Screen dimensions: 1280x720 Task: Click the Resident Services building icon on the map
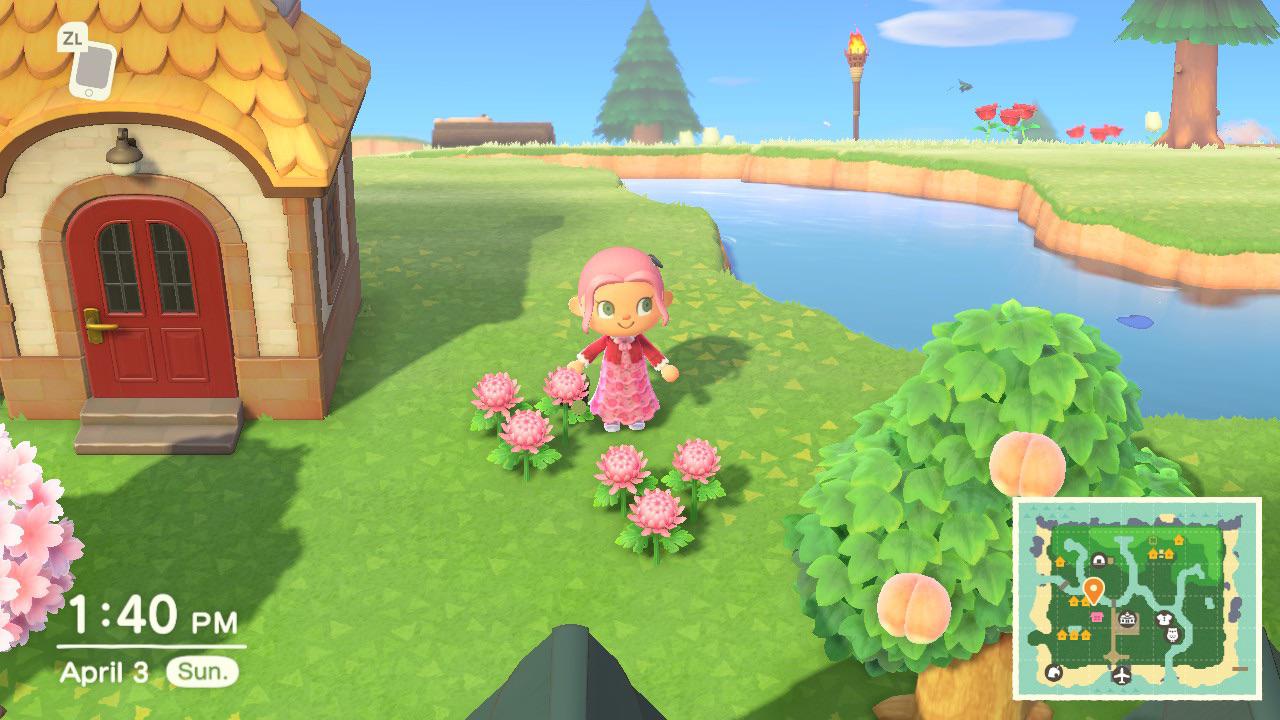point(1126,619)
